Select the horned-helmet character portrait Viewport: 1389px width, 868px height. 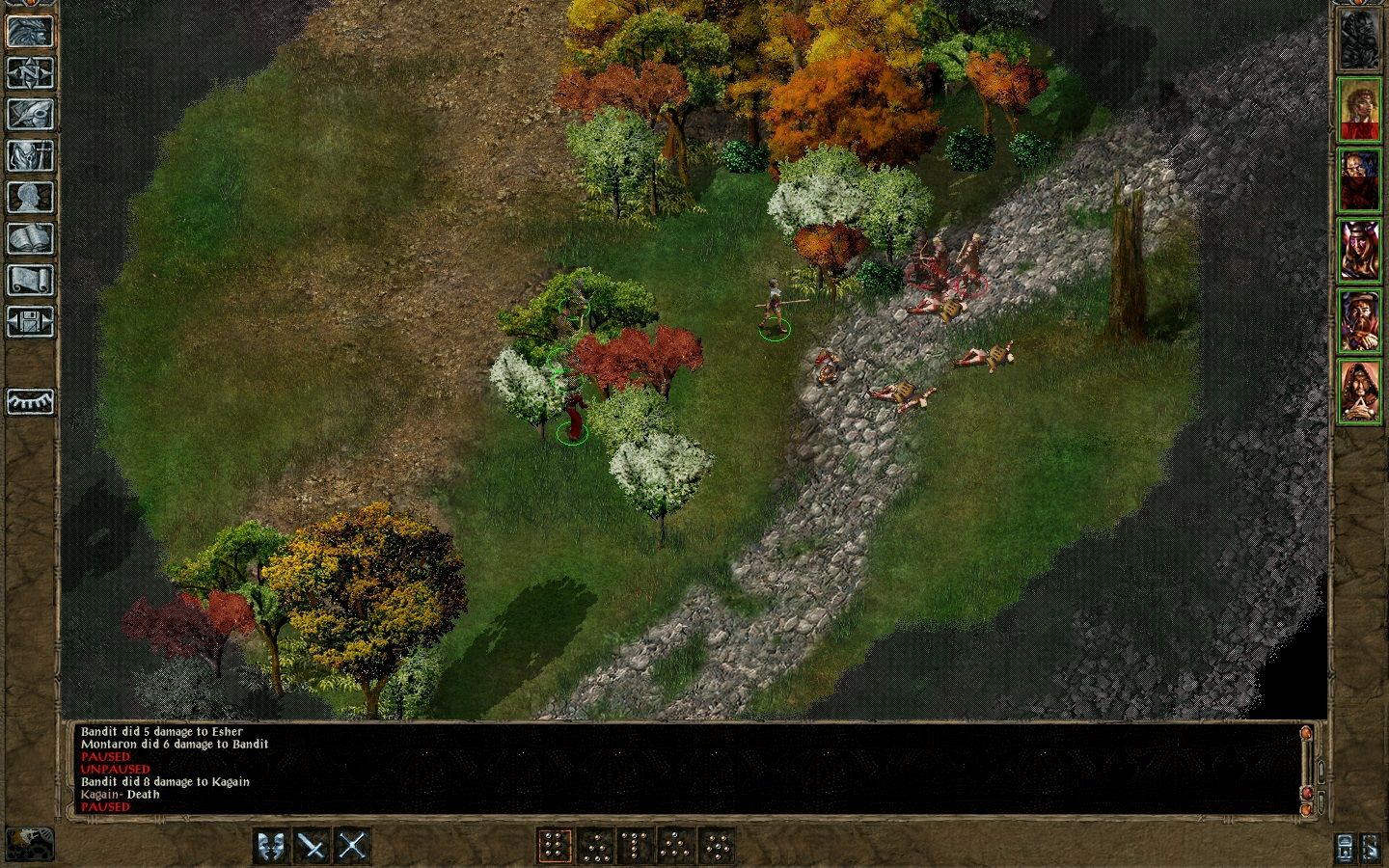pos(1359,251)
